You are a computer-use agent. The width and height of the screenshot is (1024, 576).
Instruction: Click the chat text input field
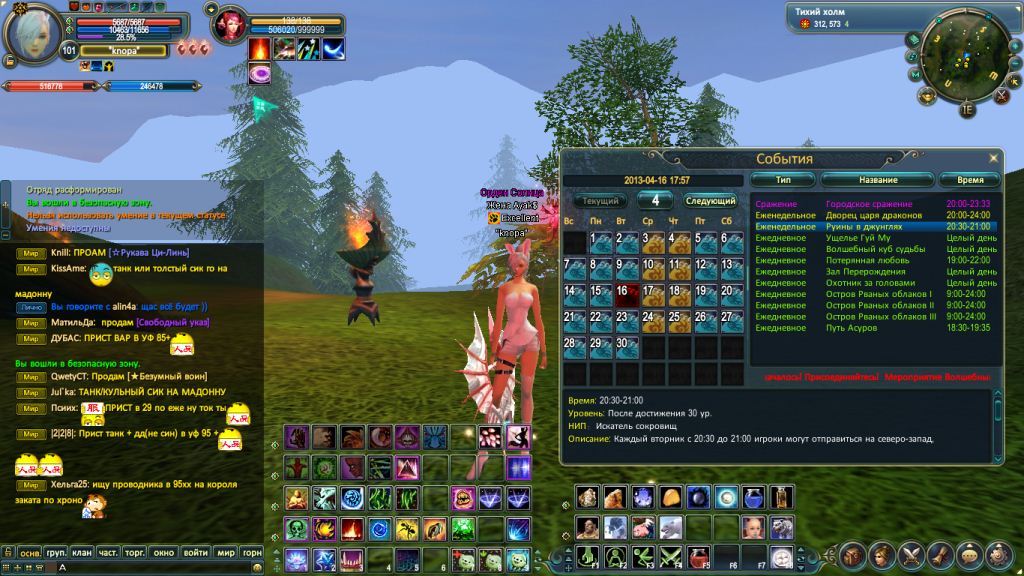click(150, 567)
